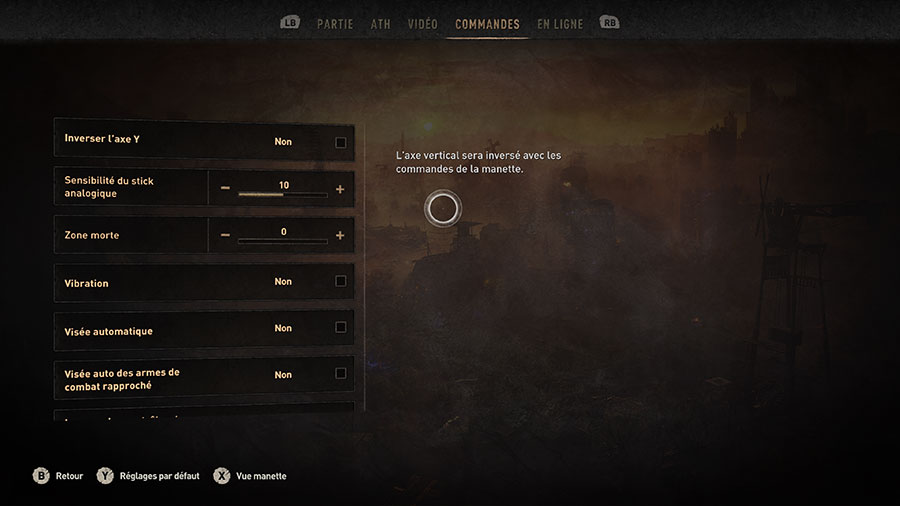The height and width of the screenshot is (506, 900).
Task: Tick the Visée automatique checkbox
Action: point(341,328)
